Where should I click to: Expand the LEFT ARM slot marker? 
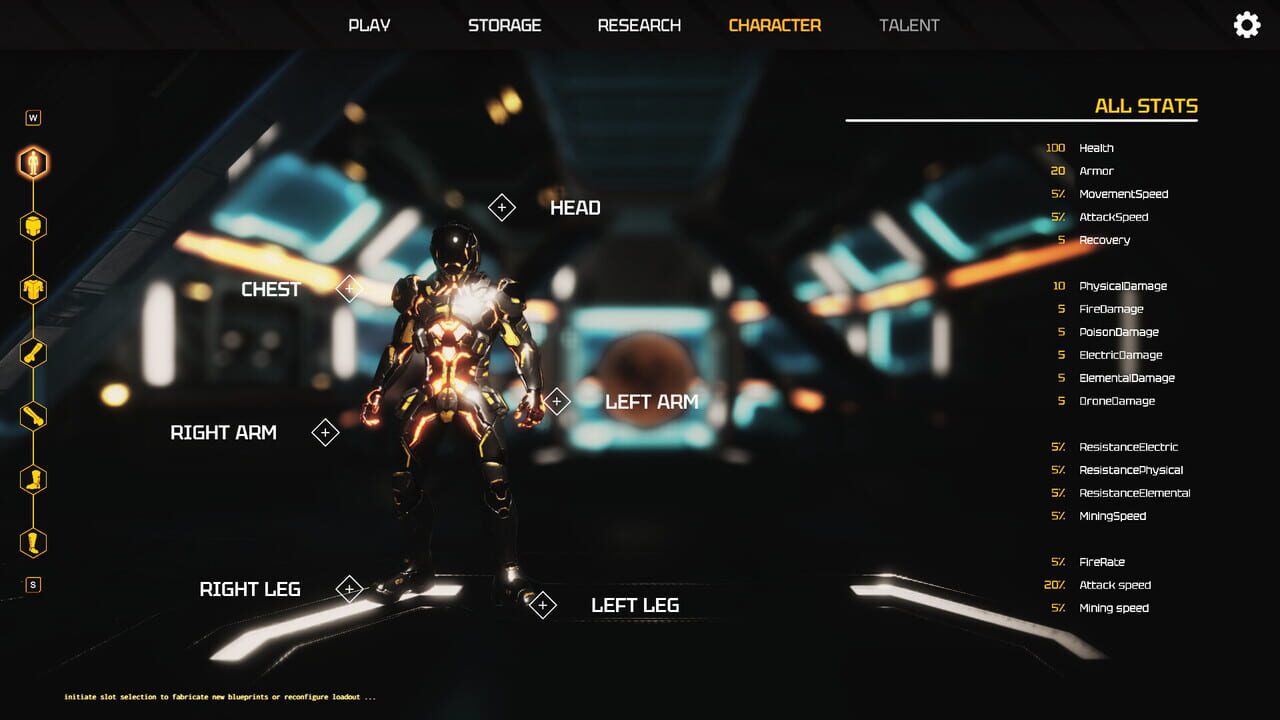point(557,401)
